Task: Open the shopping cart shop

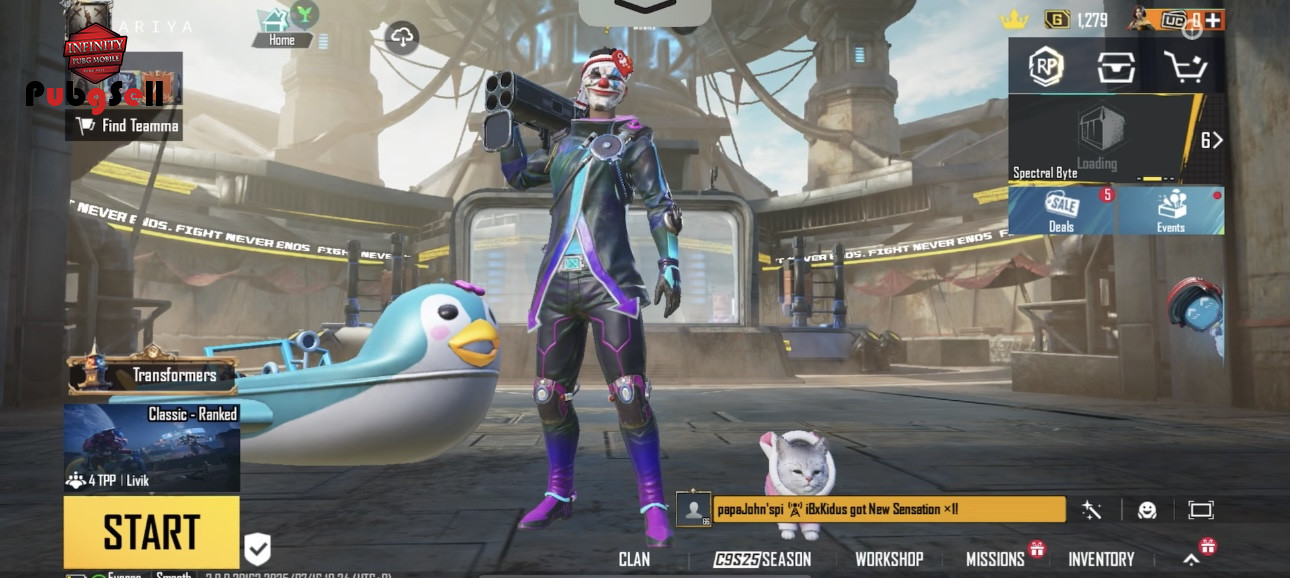Action: pyautogui.click(x=1185, y=67)
